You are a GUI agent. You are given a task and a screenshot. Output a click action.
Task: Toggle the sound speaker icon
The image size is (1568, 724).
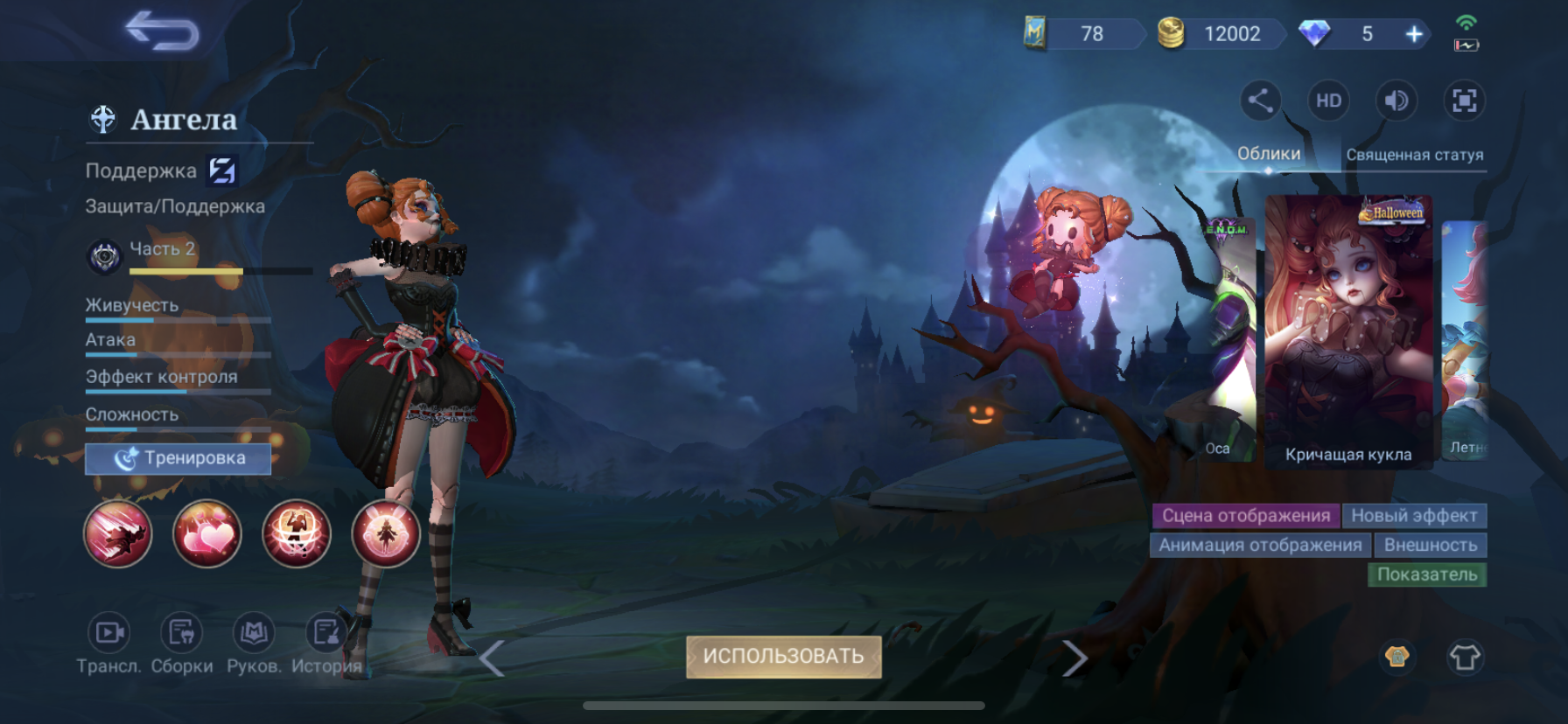tap(1396, 101)
